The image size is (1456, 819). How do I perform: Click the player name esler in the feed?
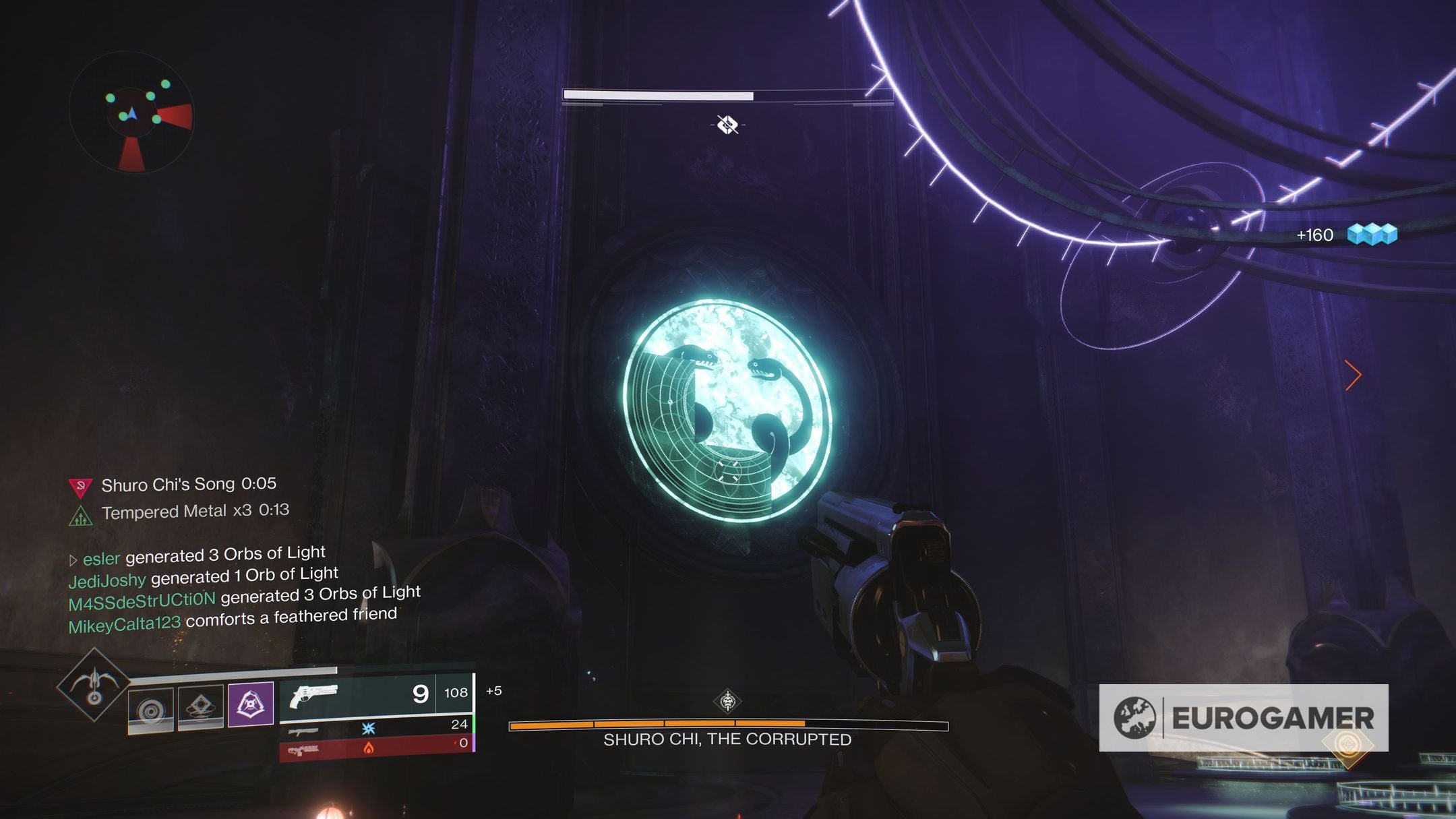(101, 558)
